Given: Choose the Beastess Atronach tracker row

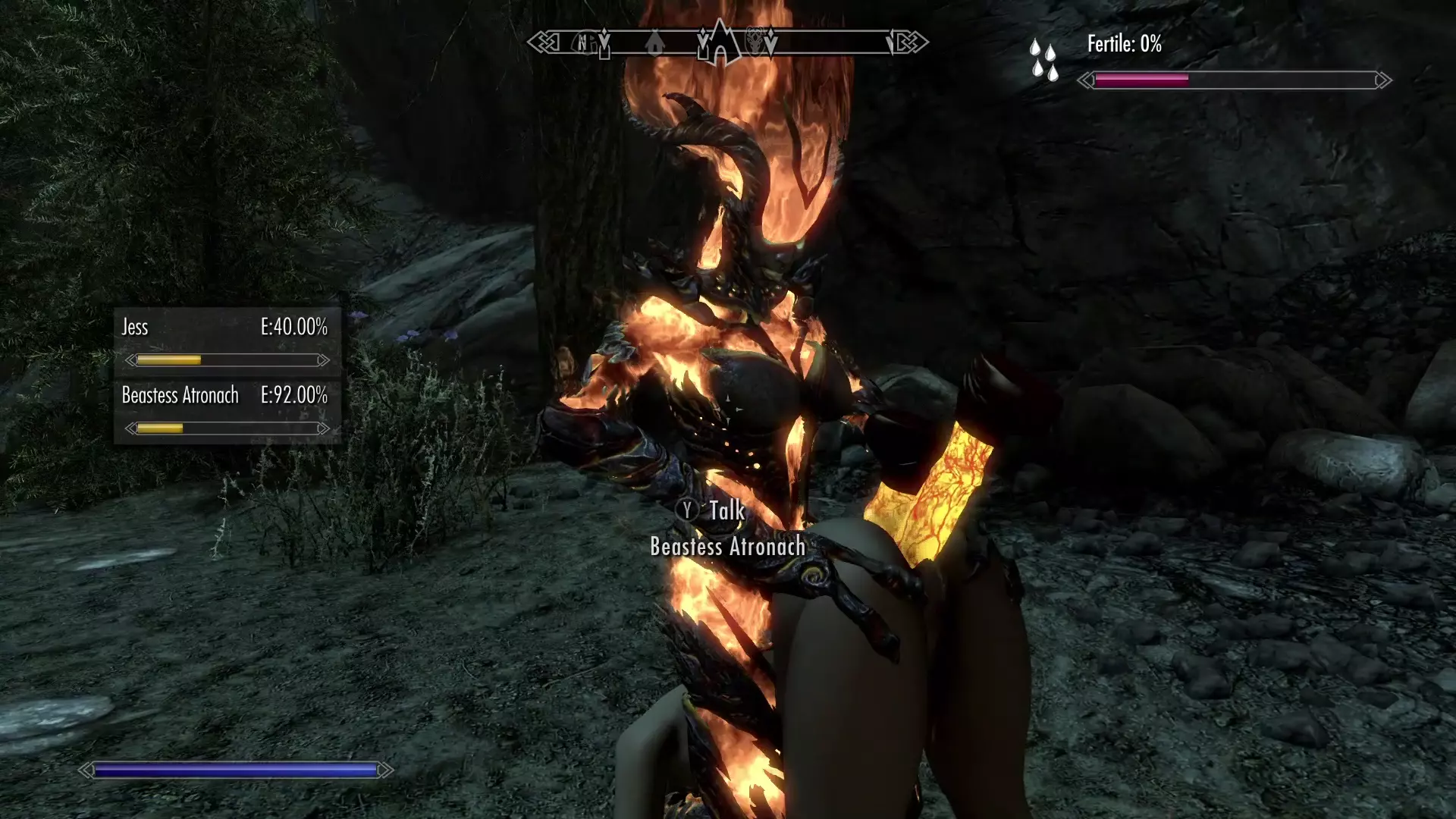Looking at the screenshot, I should click(x=226, y=409).
